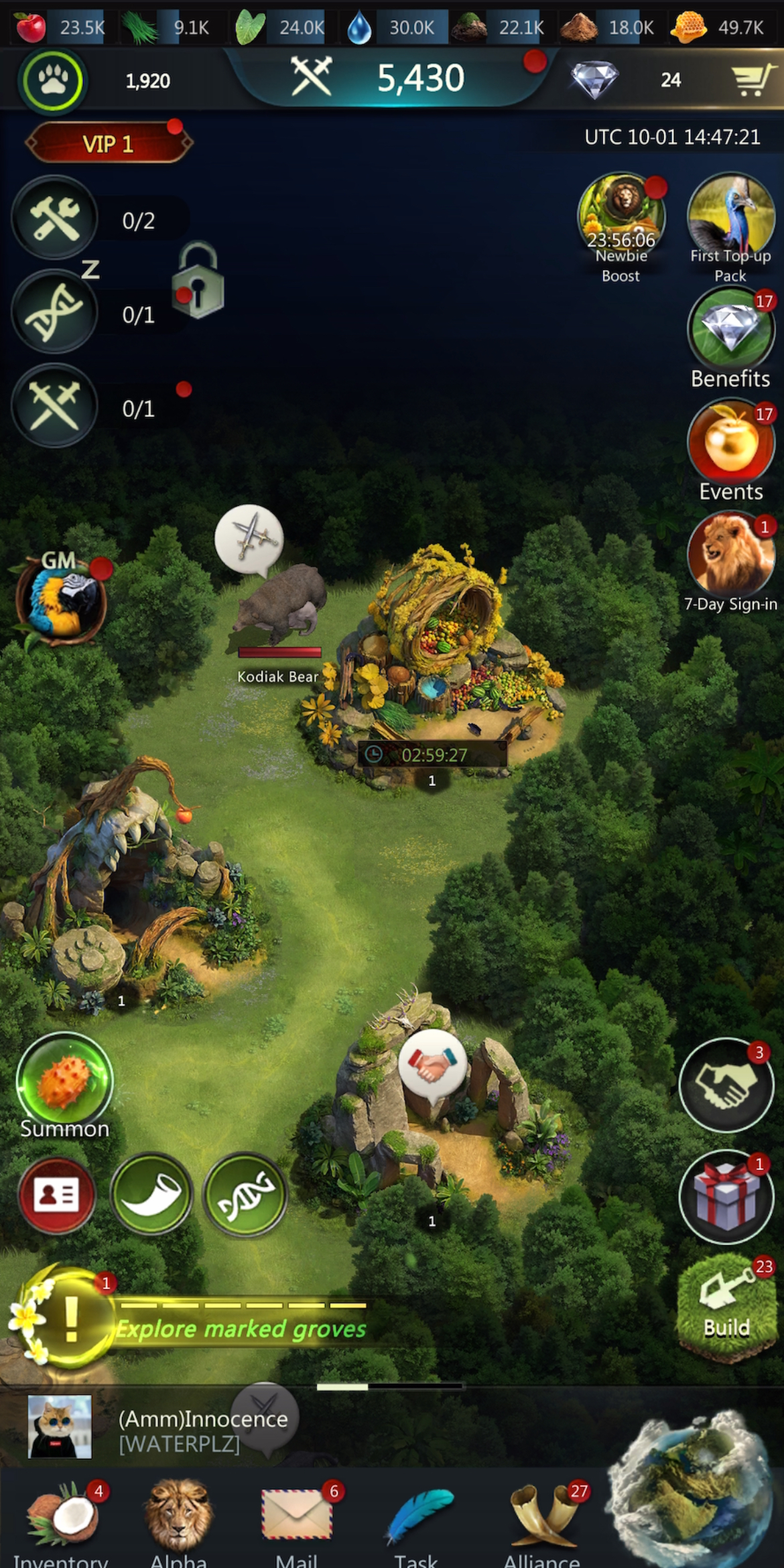Switch to the Alpha lion tab
Viewport: 784px width, 1568px height.
tap(178, 1522)
